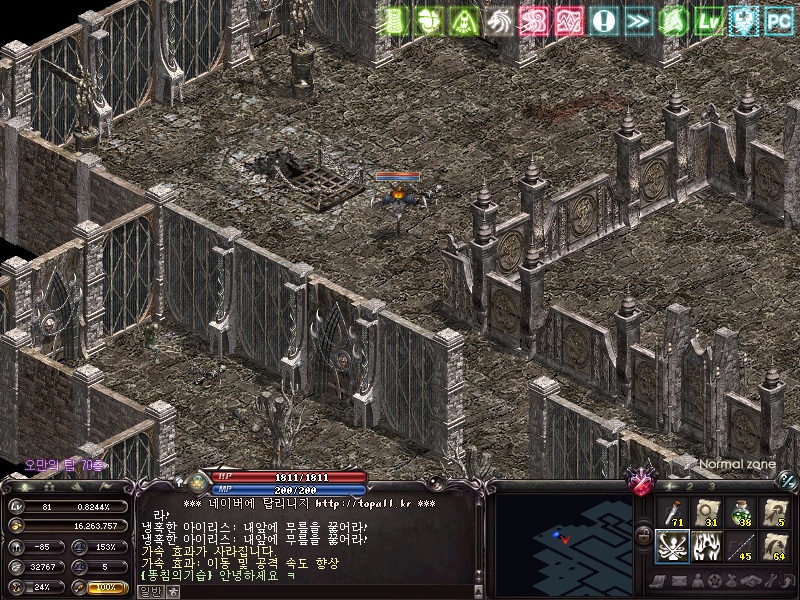This screenshot has width=800, height=600.
Task: Switch to hotbar page 2
Action: 689,486
